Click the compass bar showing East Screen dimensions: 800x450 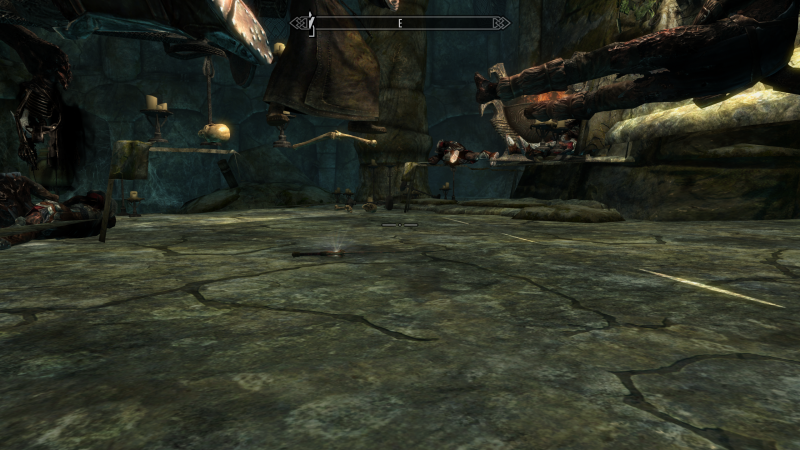400,22
